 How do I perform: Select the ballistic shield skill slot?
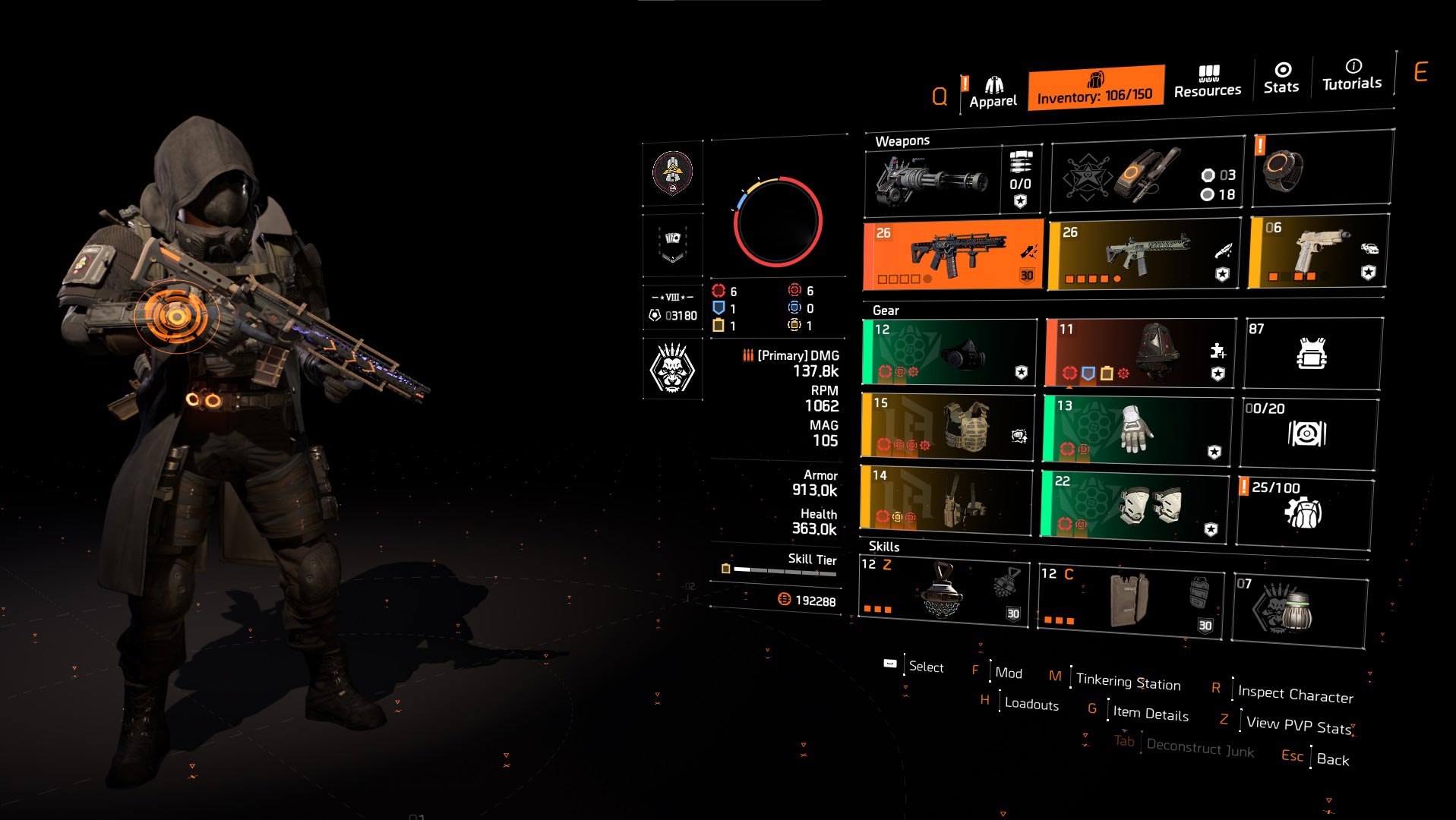1131,599
